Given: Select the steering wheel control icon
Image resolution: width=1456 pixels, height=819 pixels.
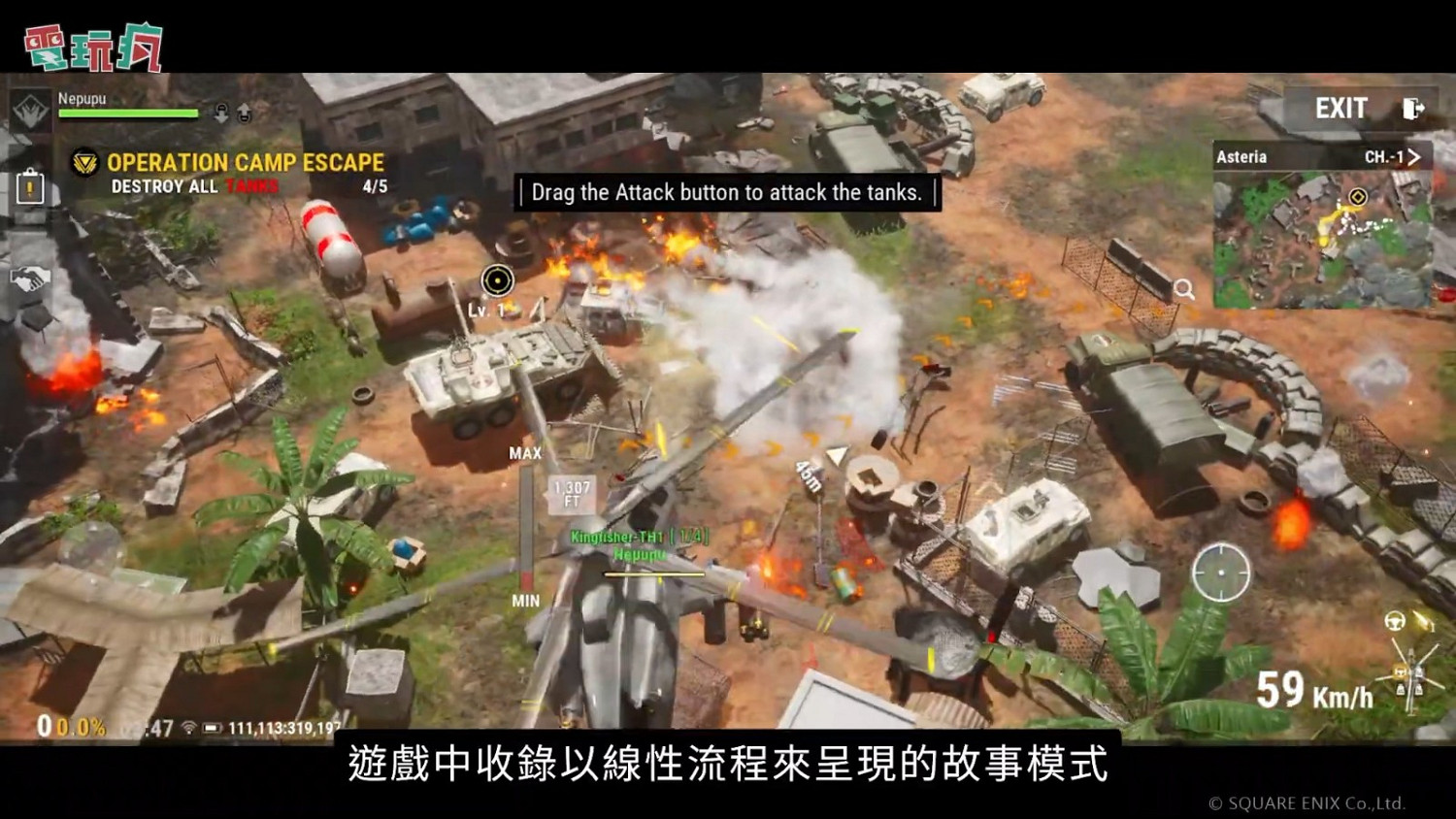Looking at the screenshot, I should click(x=1395, y=621).
